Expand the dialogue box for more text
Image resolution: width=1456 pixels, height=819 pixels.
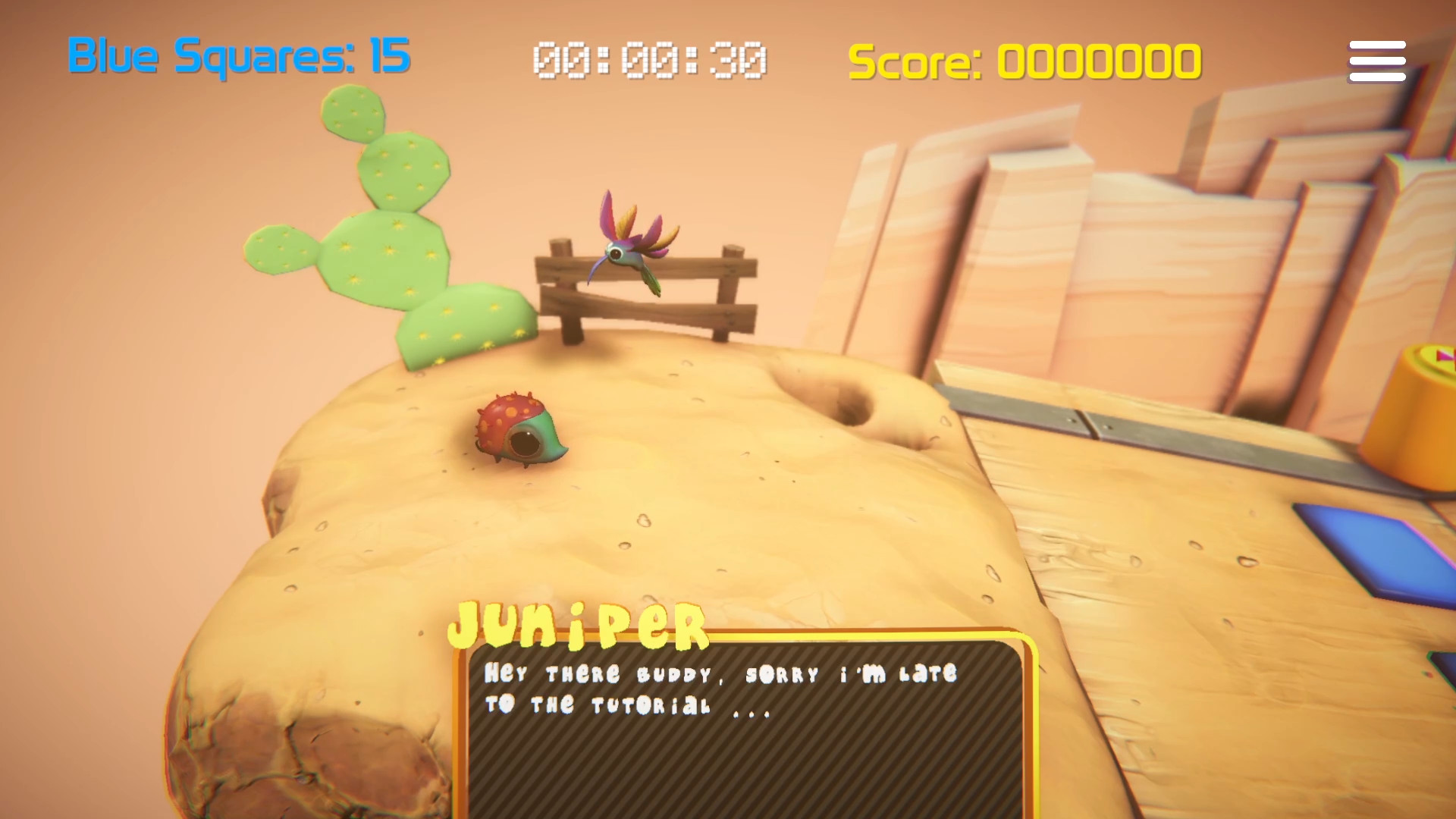coord(747,720)
